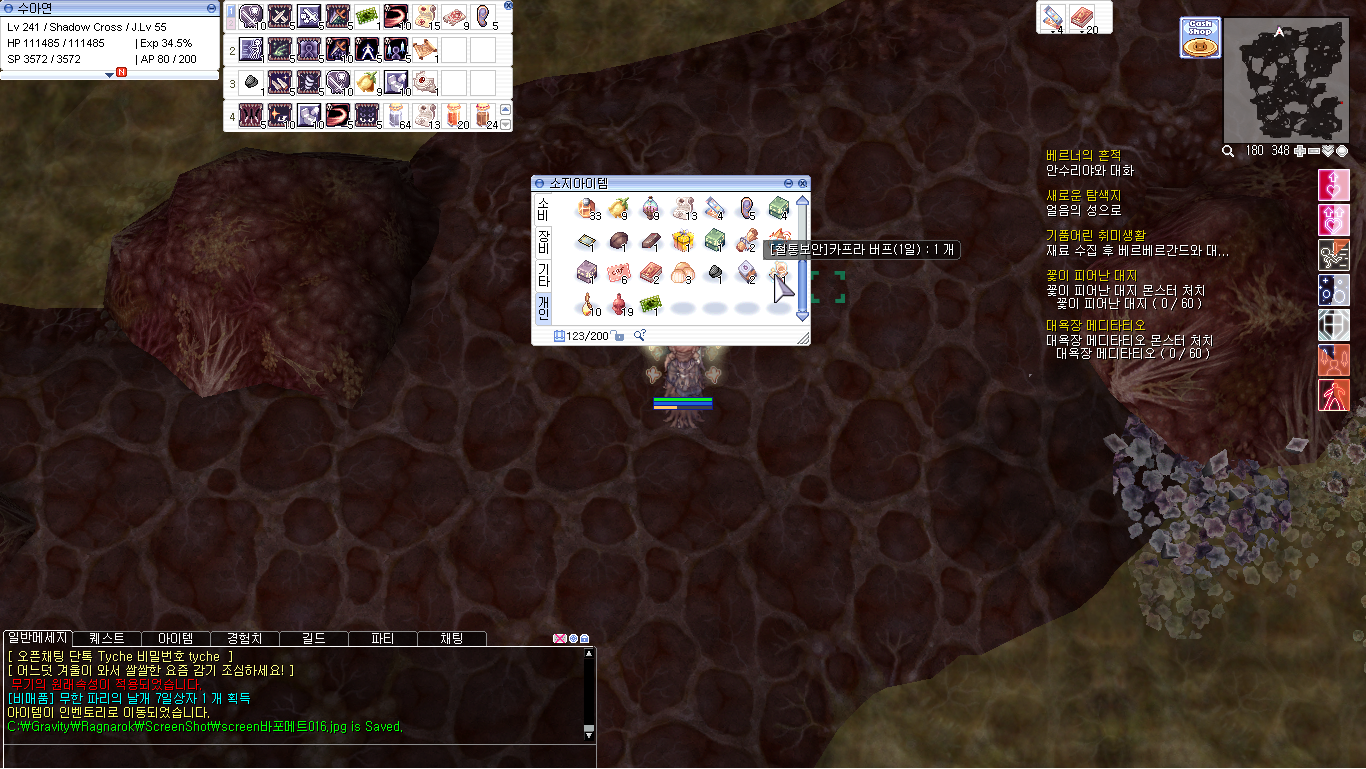Zoom in the minimap with plus button
1366x769 pixels.
[x=1300, y=151]
